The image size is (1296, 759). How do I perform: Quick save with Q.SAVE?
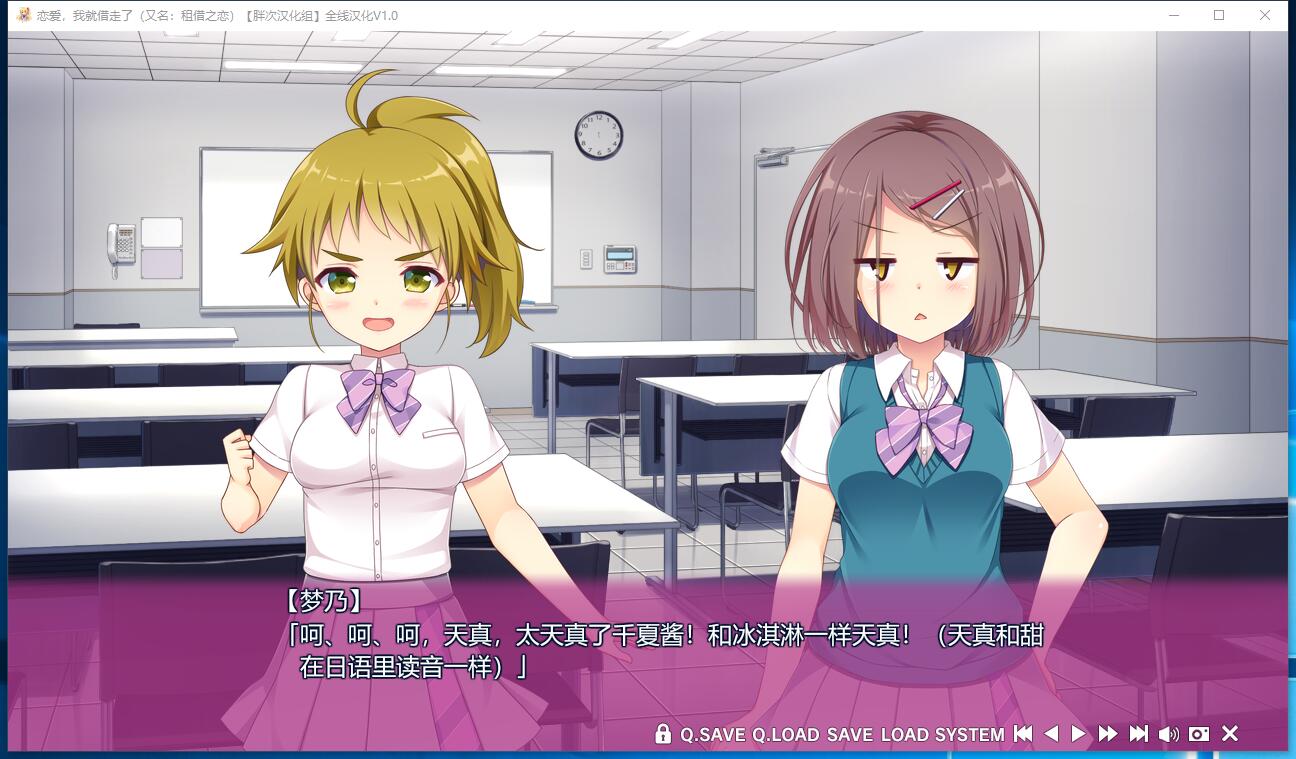[x=712, y=735]
